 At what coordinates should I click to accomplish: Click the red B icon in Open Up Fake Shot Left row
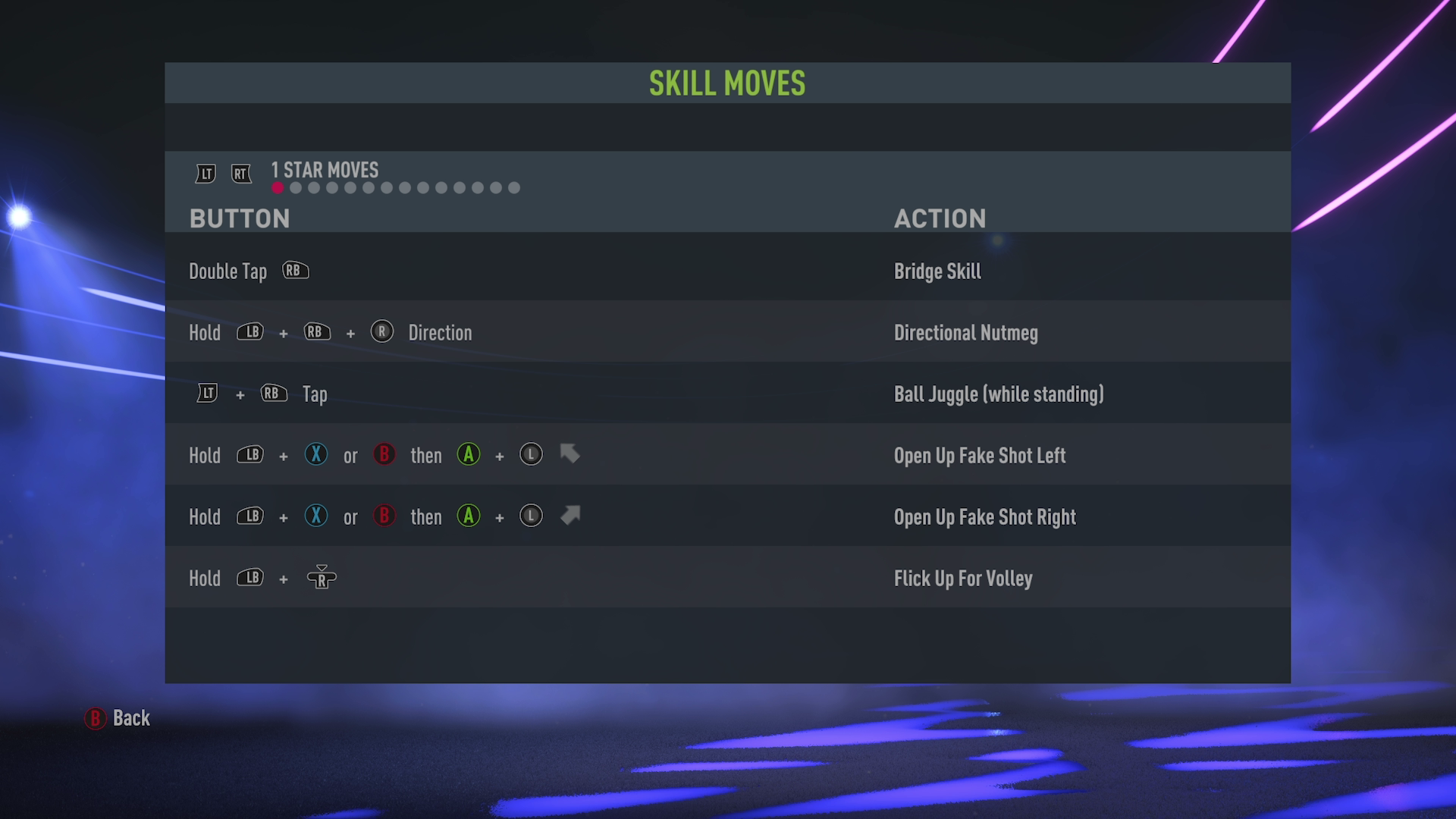[x=384, y=455]
